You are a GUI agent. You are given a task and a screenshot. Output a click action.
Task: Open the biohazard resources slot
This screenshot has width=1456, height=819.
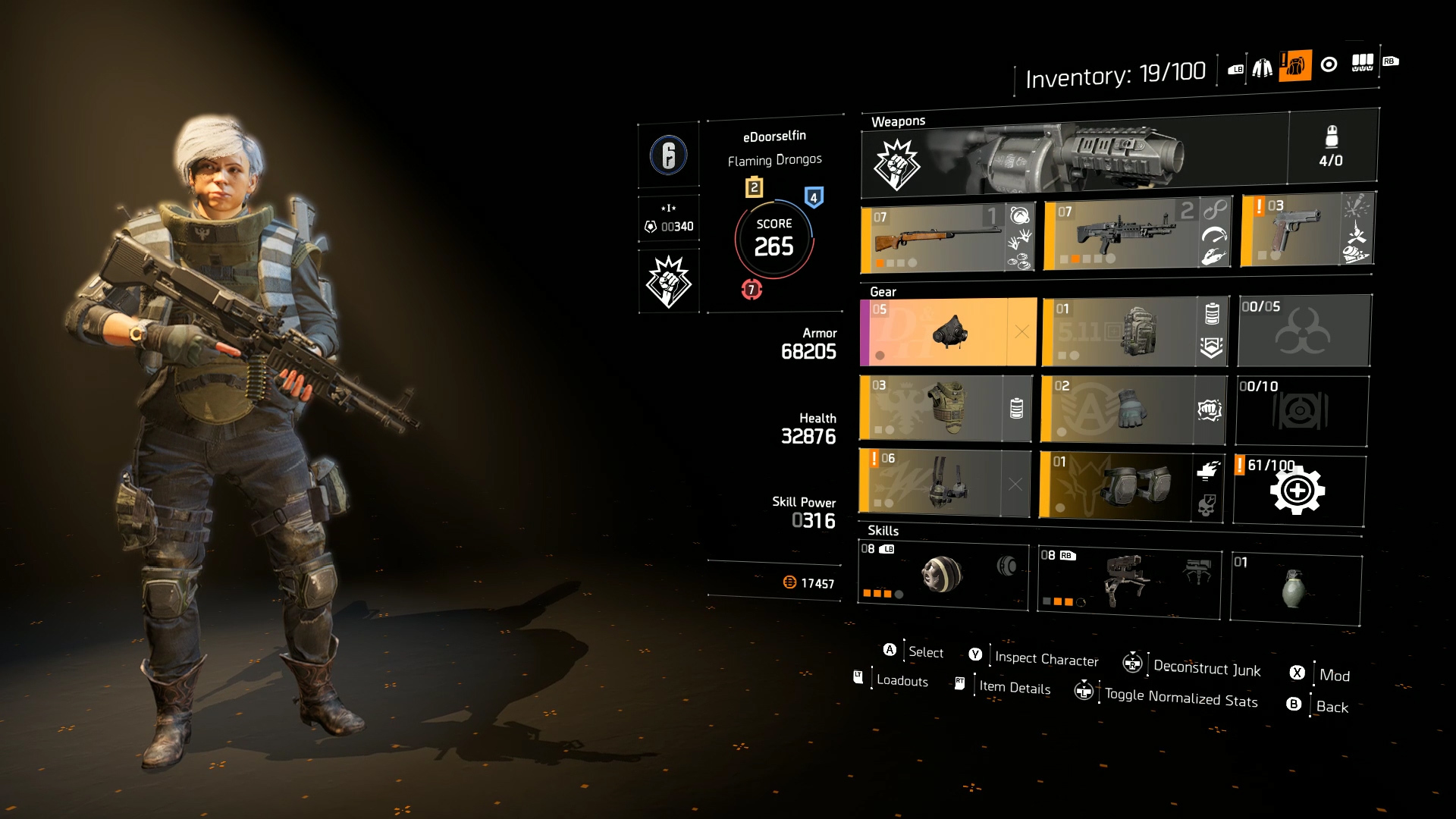coord(1303,331)
